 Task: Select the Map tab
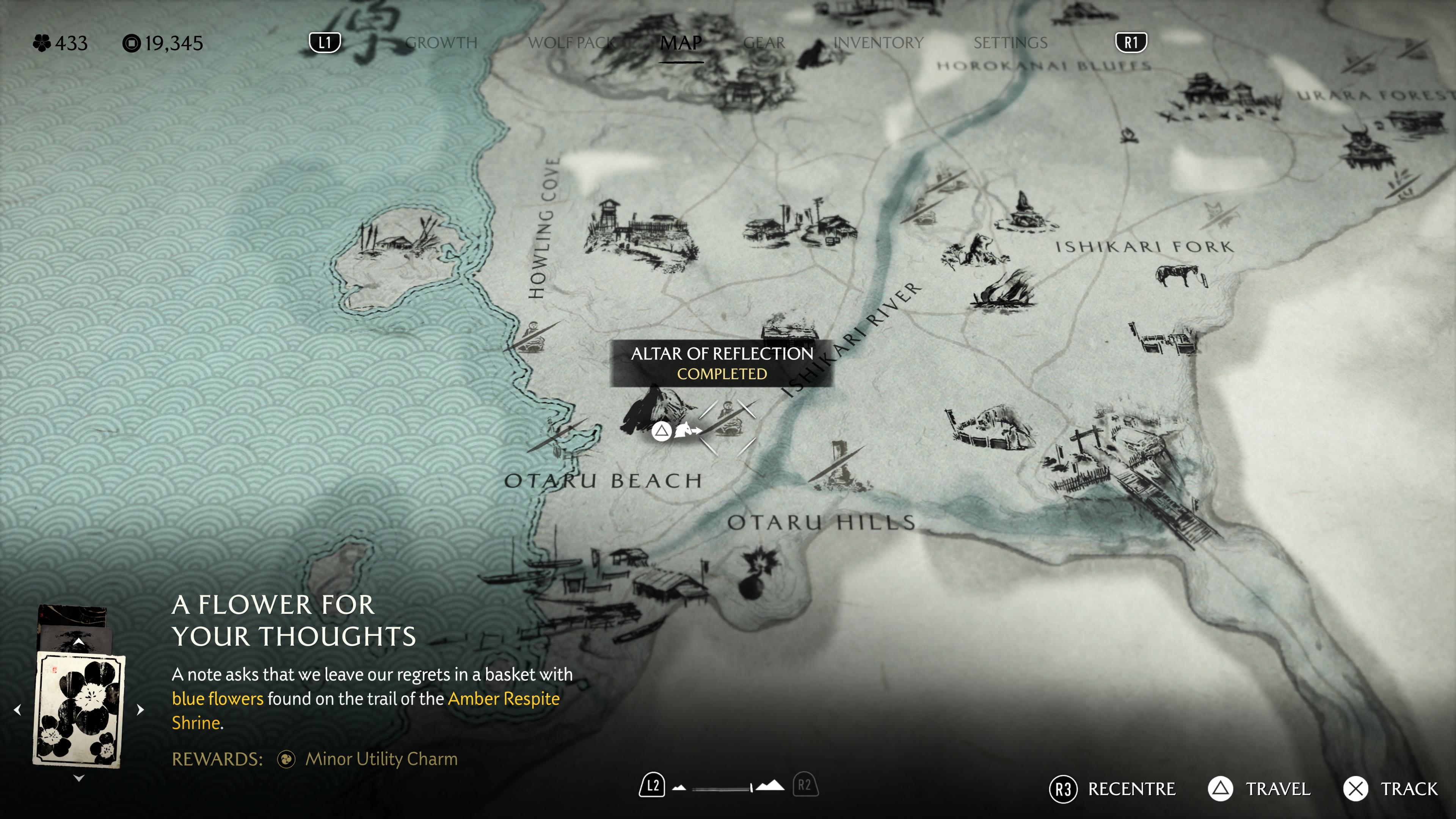click(681, 43)
